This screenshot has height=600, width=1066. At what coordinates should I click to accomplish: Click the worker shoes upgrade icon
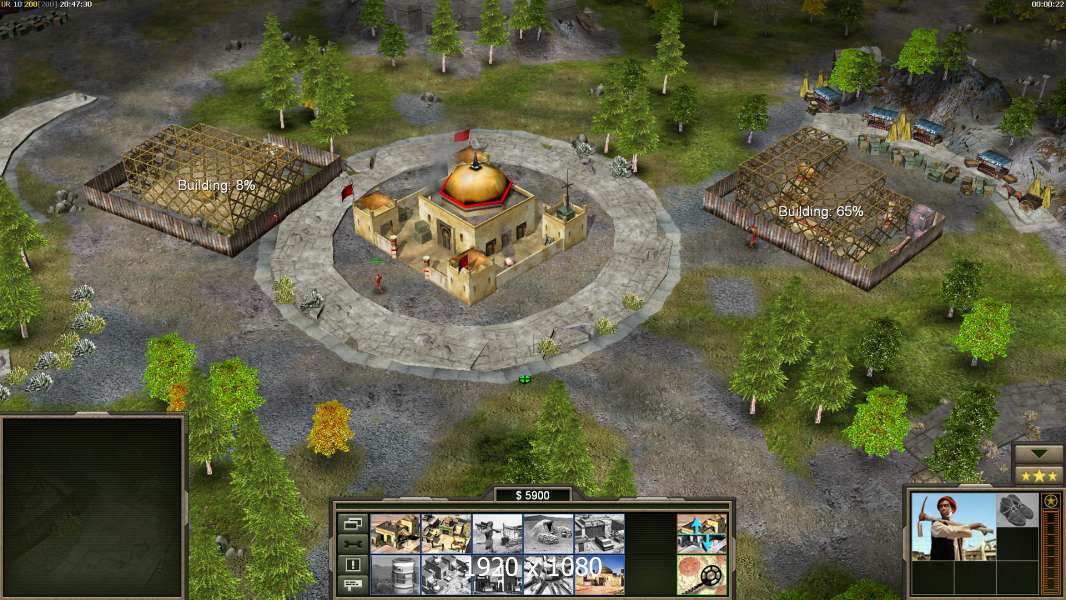pyautogui.click(x=1018, y=510)
